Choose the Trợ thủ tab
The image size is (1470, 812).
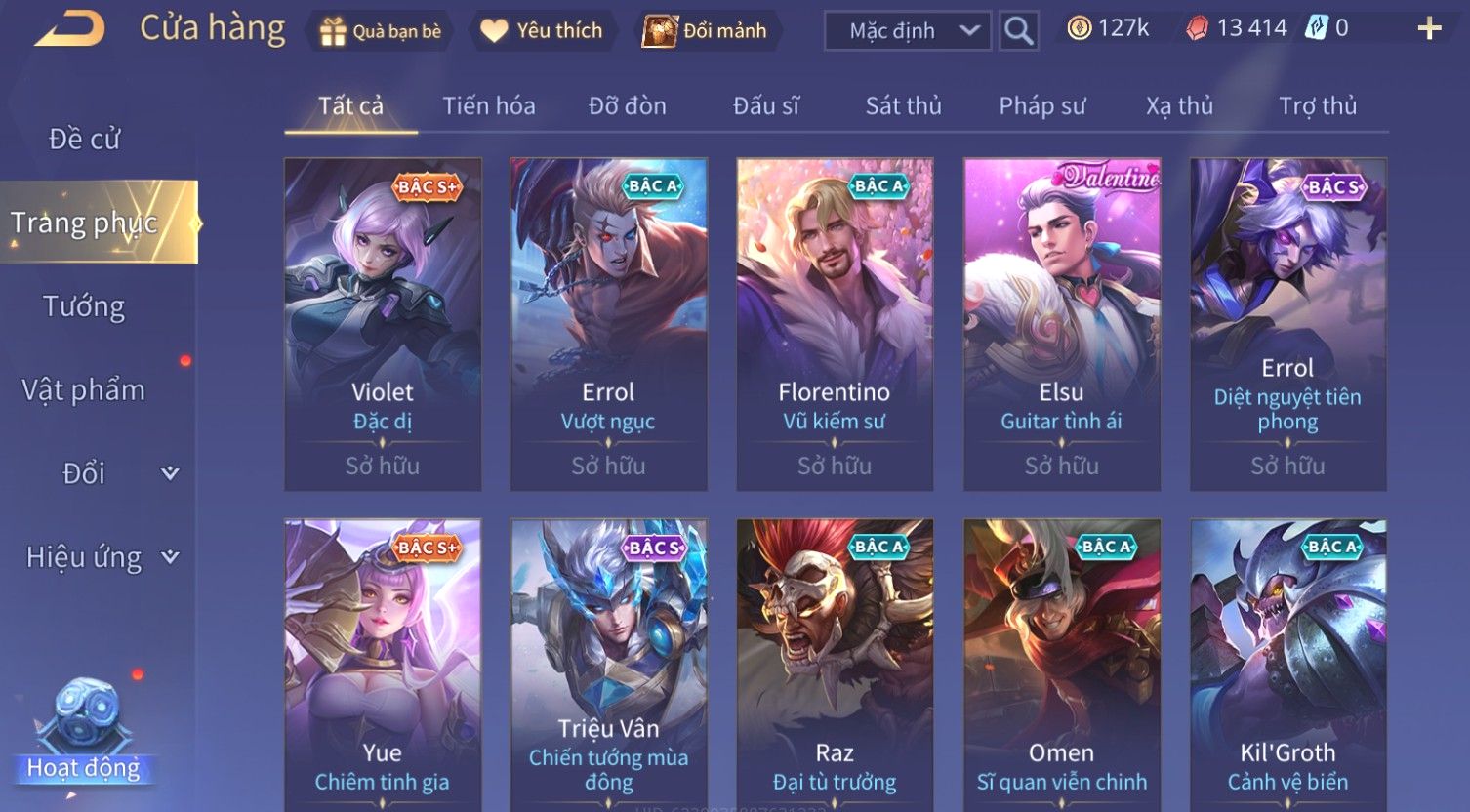(1318, 105)
